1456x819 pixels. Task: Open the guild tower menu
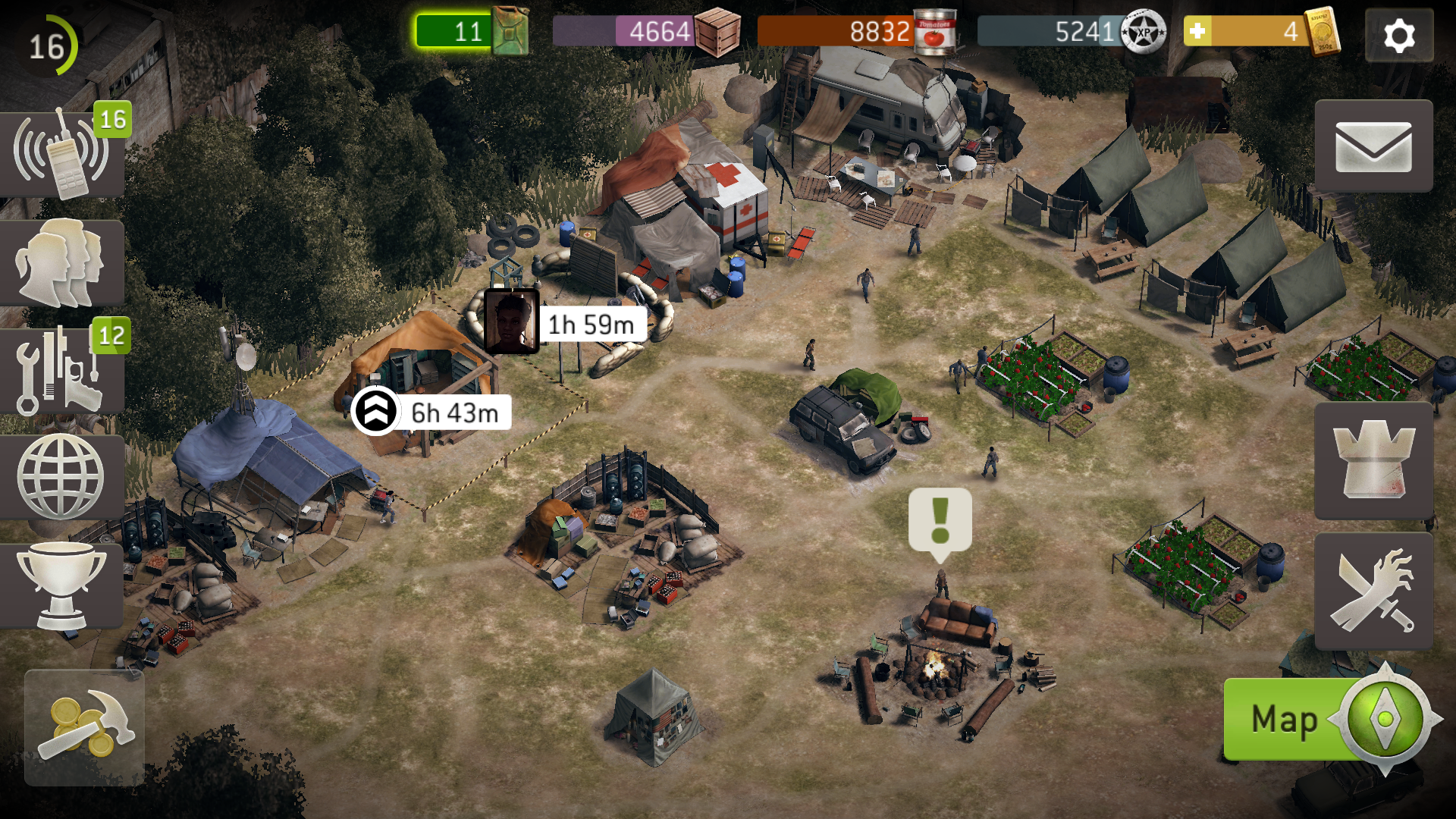pos(1373,460)
